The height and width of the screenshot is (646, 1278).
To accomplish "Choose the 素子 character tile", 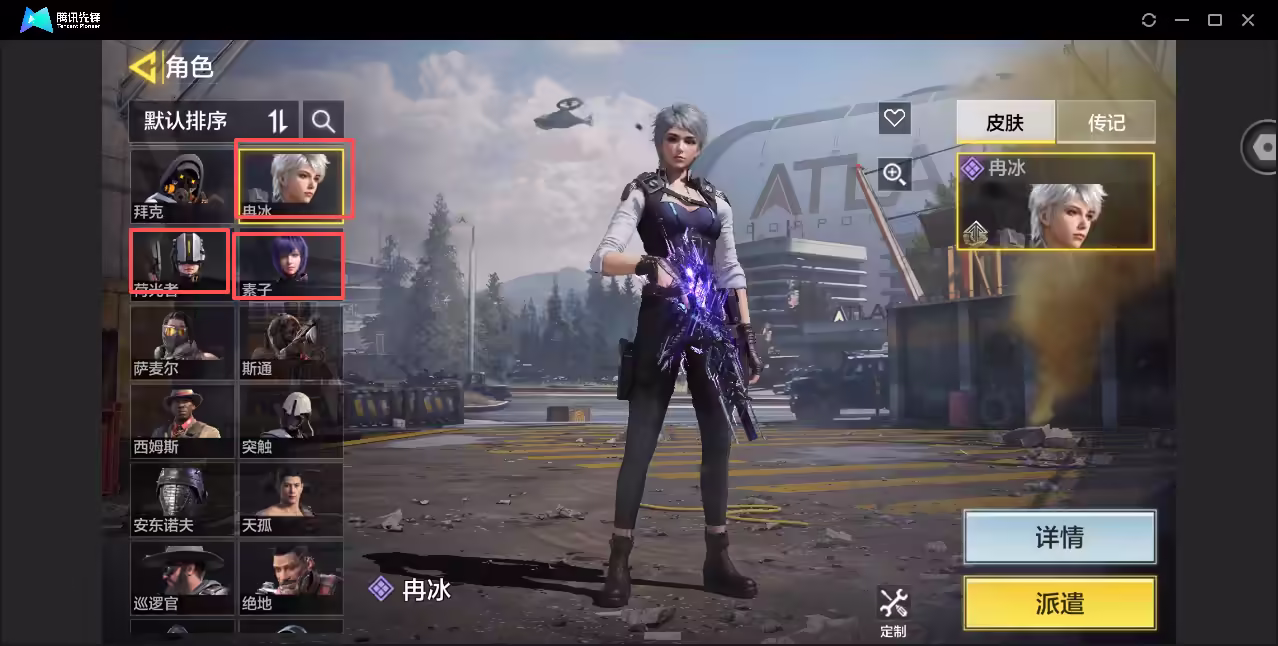I will click(x=290, y=264).
